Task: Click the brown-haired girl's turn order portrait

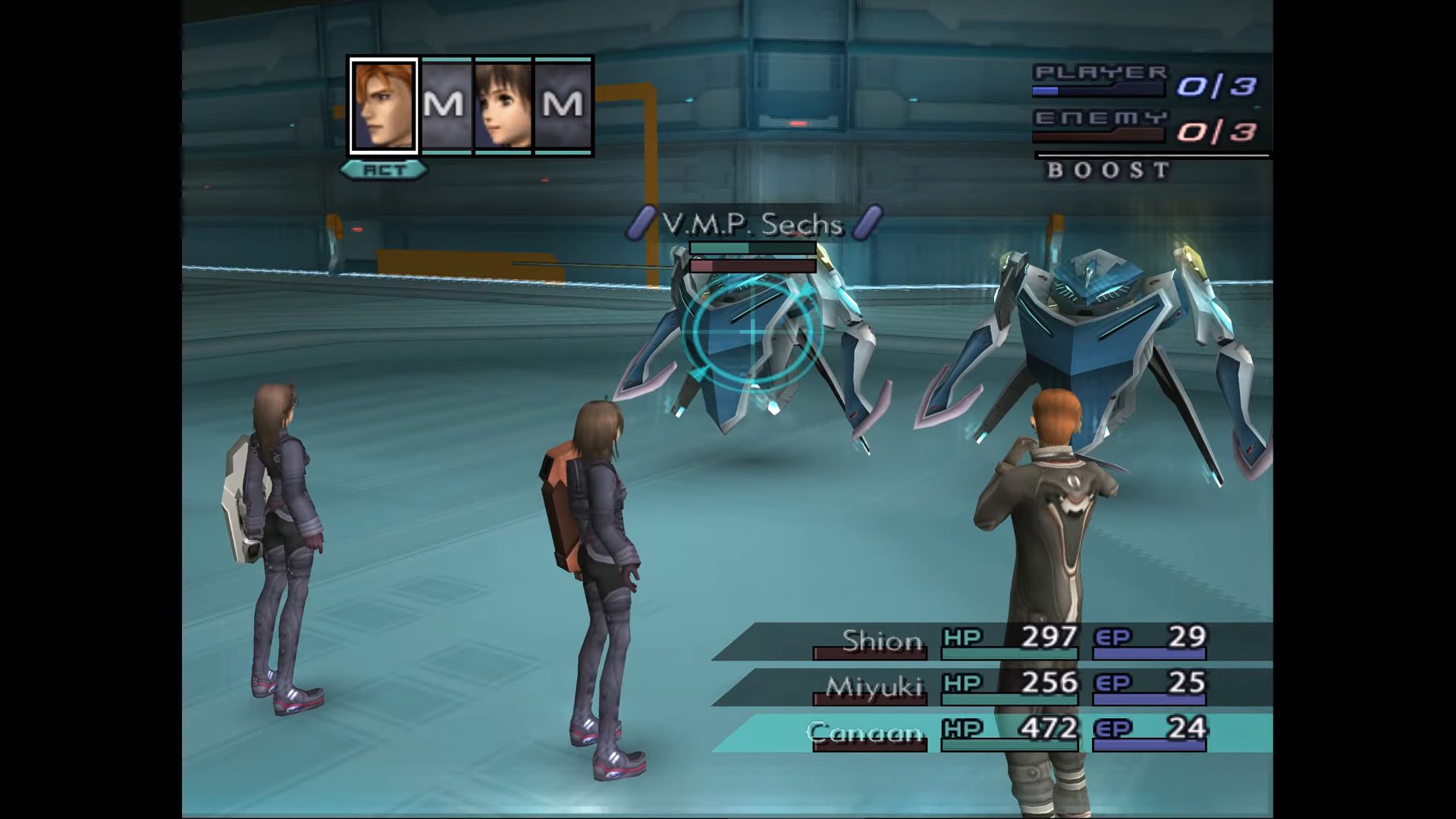Action: point(503,106)
